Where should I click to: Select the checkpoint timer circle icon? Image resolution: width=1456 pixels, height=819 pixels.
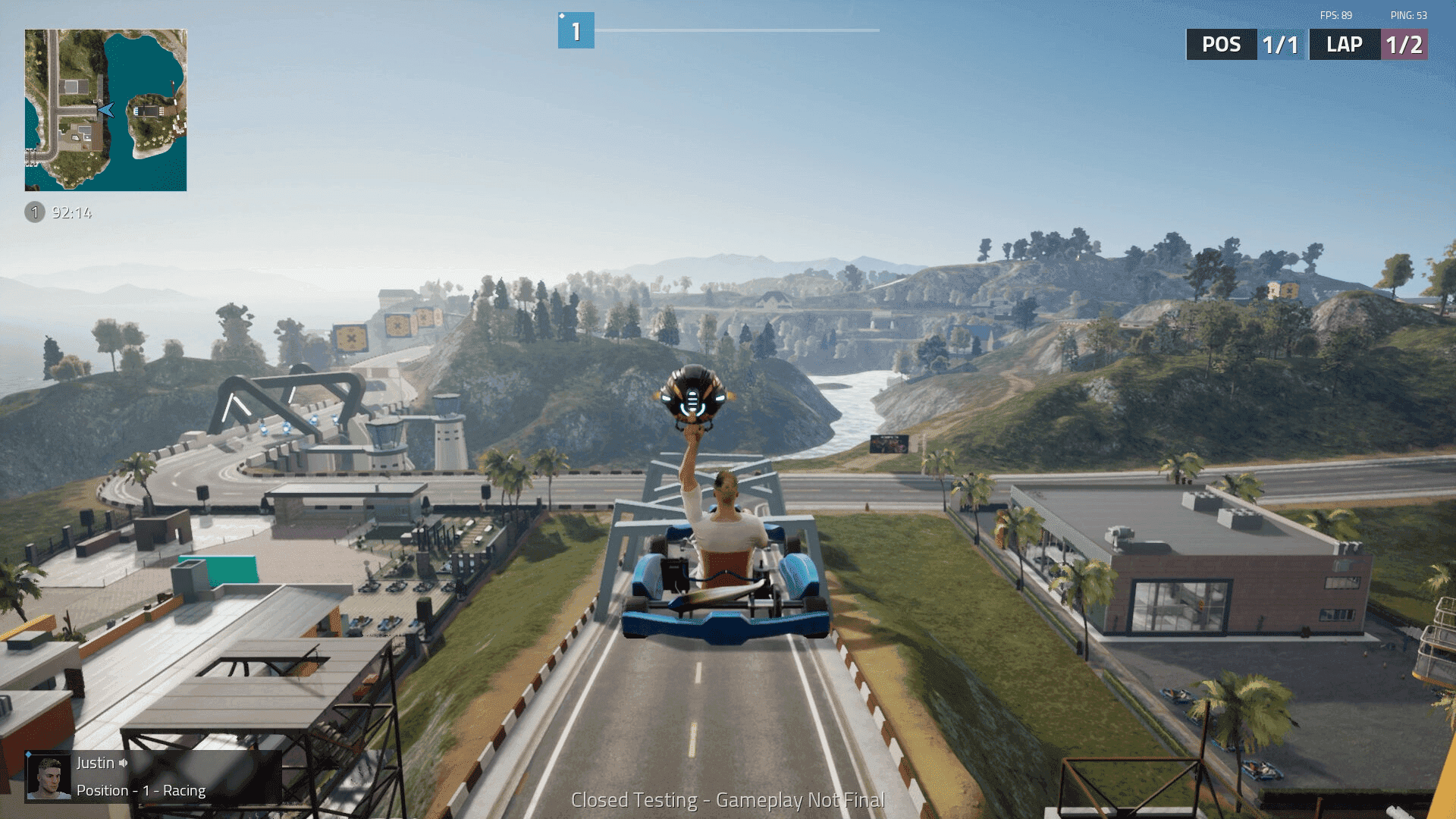(35, 213)
